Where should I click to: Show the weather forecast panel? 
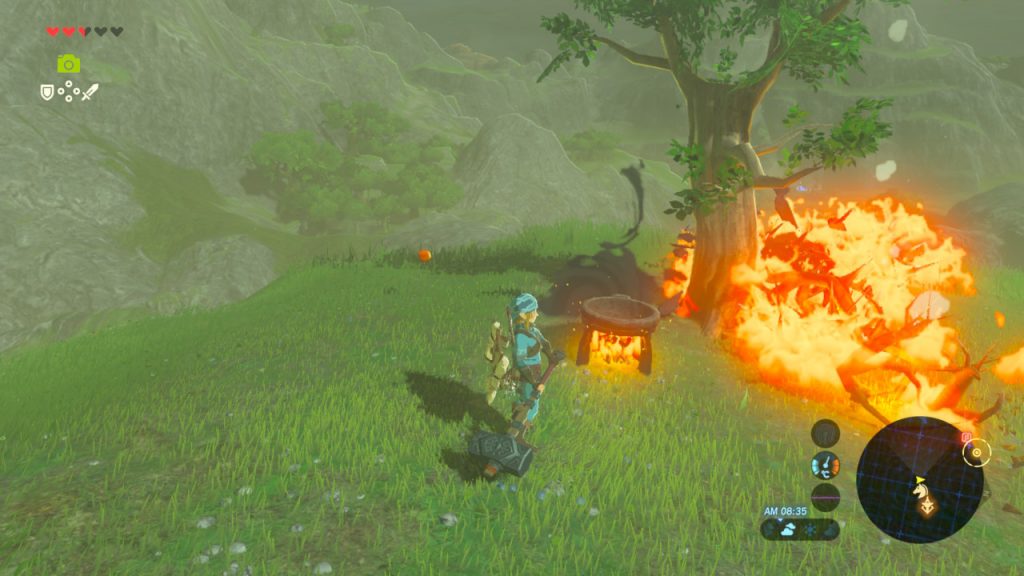pos(799,529)
